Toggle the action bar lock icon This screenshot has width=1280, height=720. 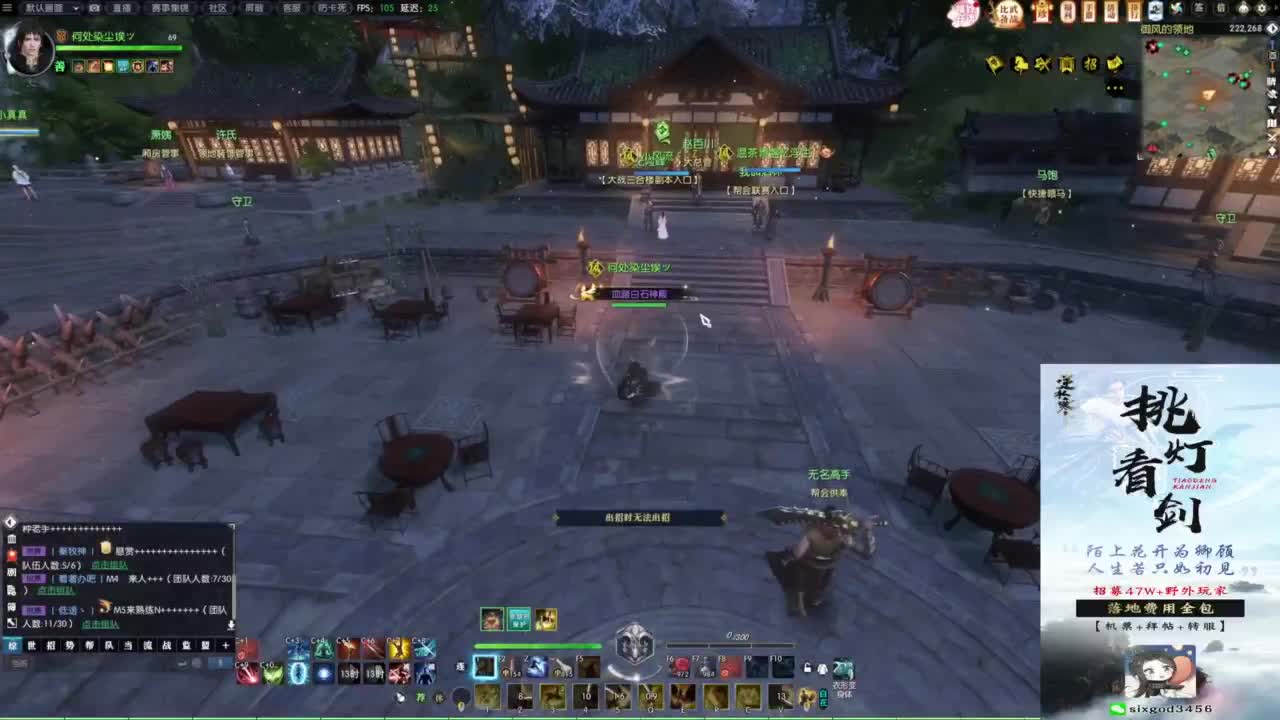point(806,665)
